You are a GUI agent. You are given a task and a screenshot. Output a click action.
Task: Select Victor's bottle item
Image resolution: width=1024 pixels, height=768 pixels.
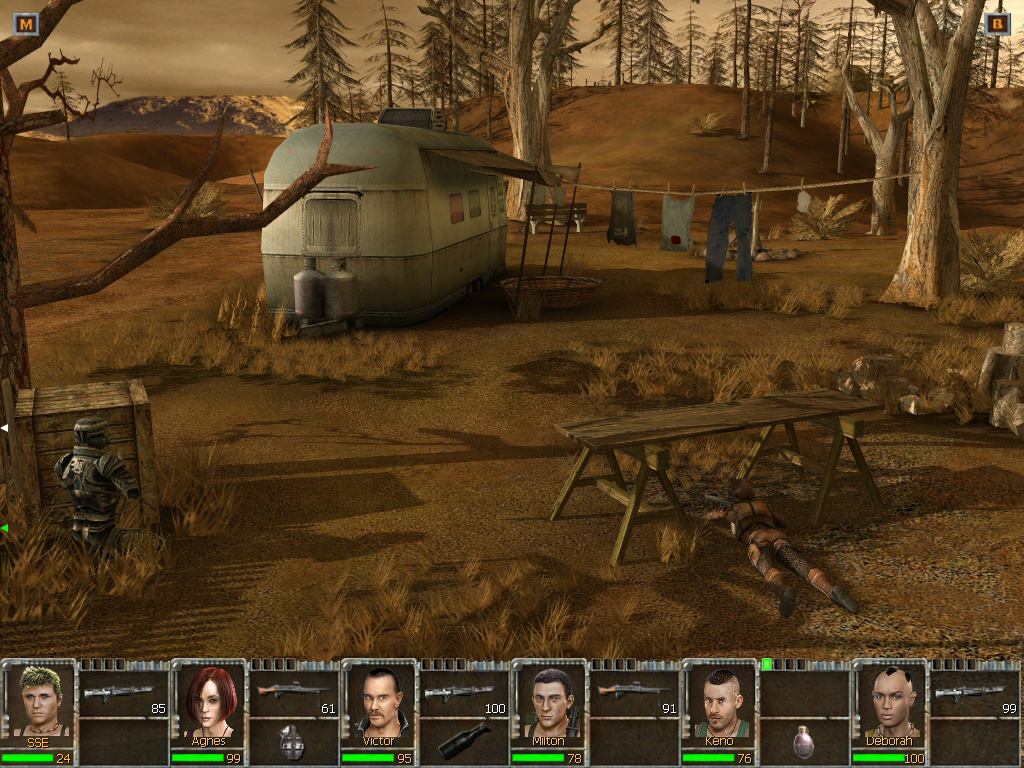click(x=460, y=742)
